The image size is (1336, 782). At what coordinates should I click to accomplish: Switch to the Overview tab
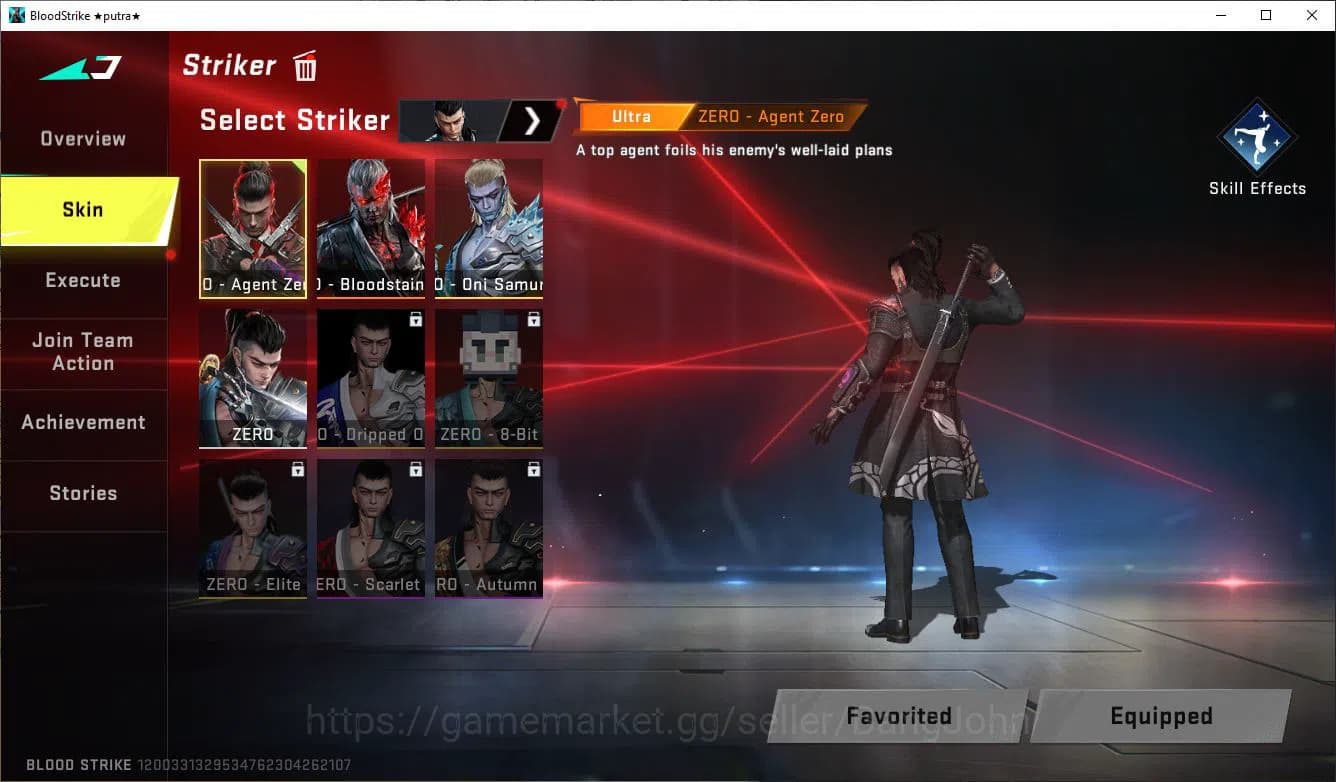click(82, 138)
